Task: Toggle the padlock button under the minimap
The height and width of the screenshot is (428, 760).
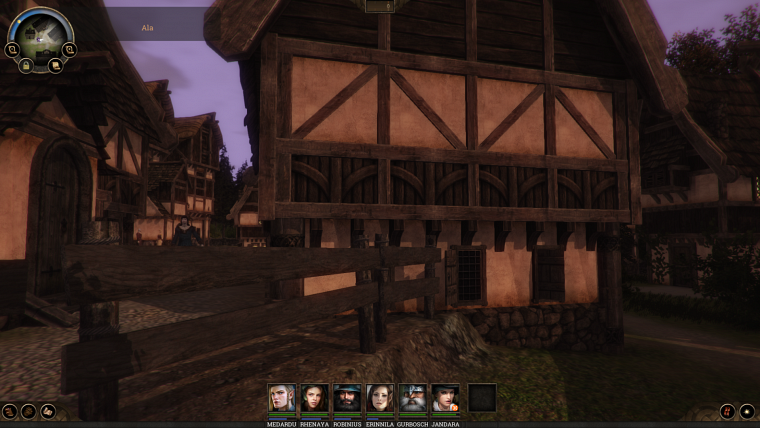Action: [27, 65]
